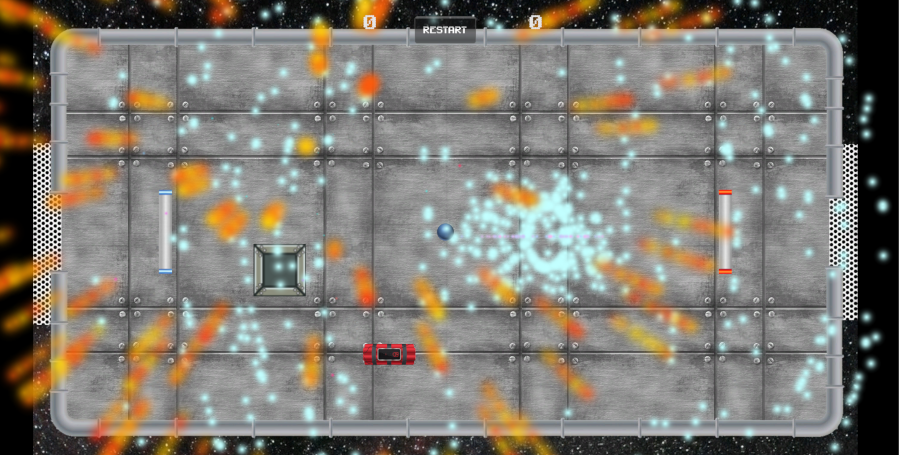
Task: Click the RESTART button
Action: (x=445, y=30)
